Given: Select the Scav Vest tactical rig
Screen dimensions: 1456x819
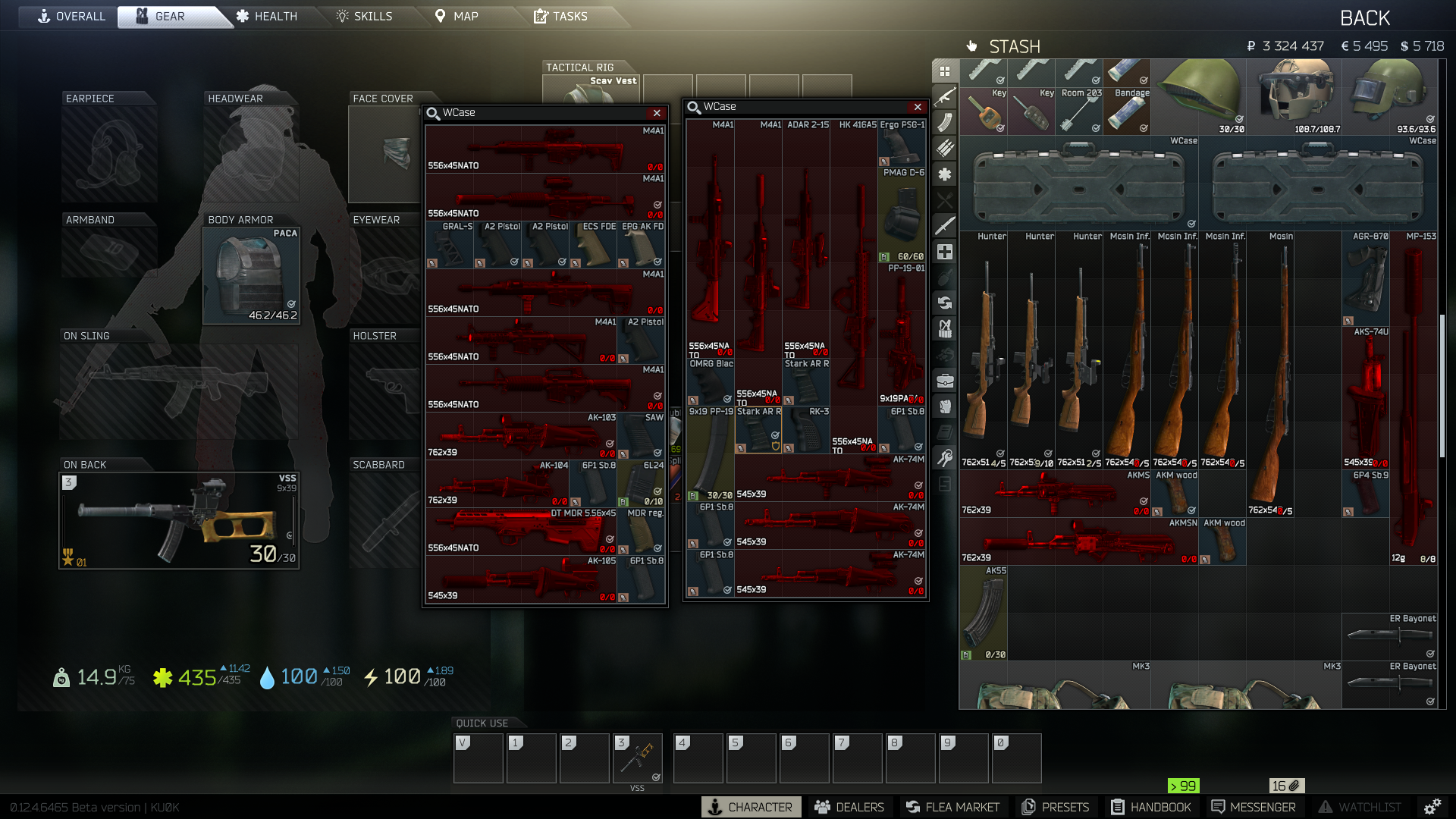Looking at the screenshot, I should (x=591, y=91).
